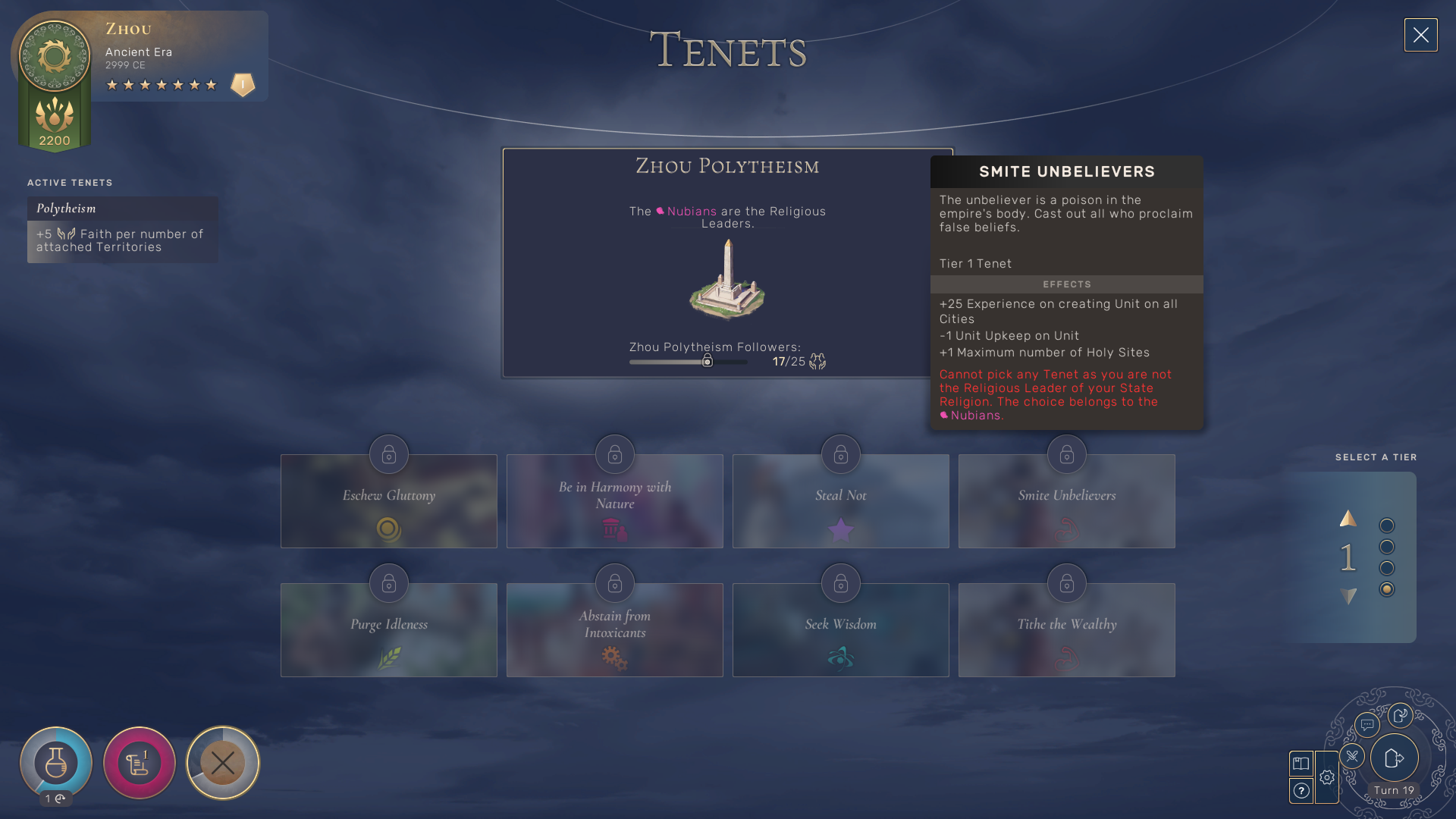The width and height of the screenshot is (1456, 819).
Task: Open the research flask button
Action: click(56, 762)
